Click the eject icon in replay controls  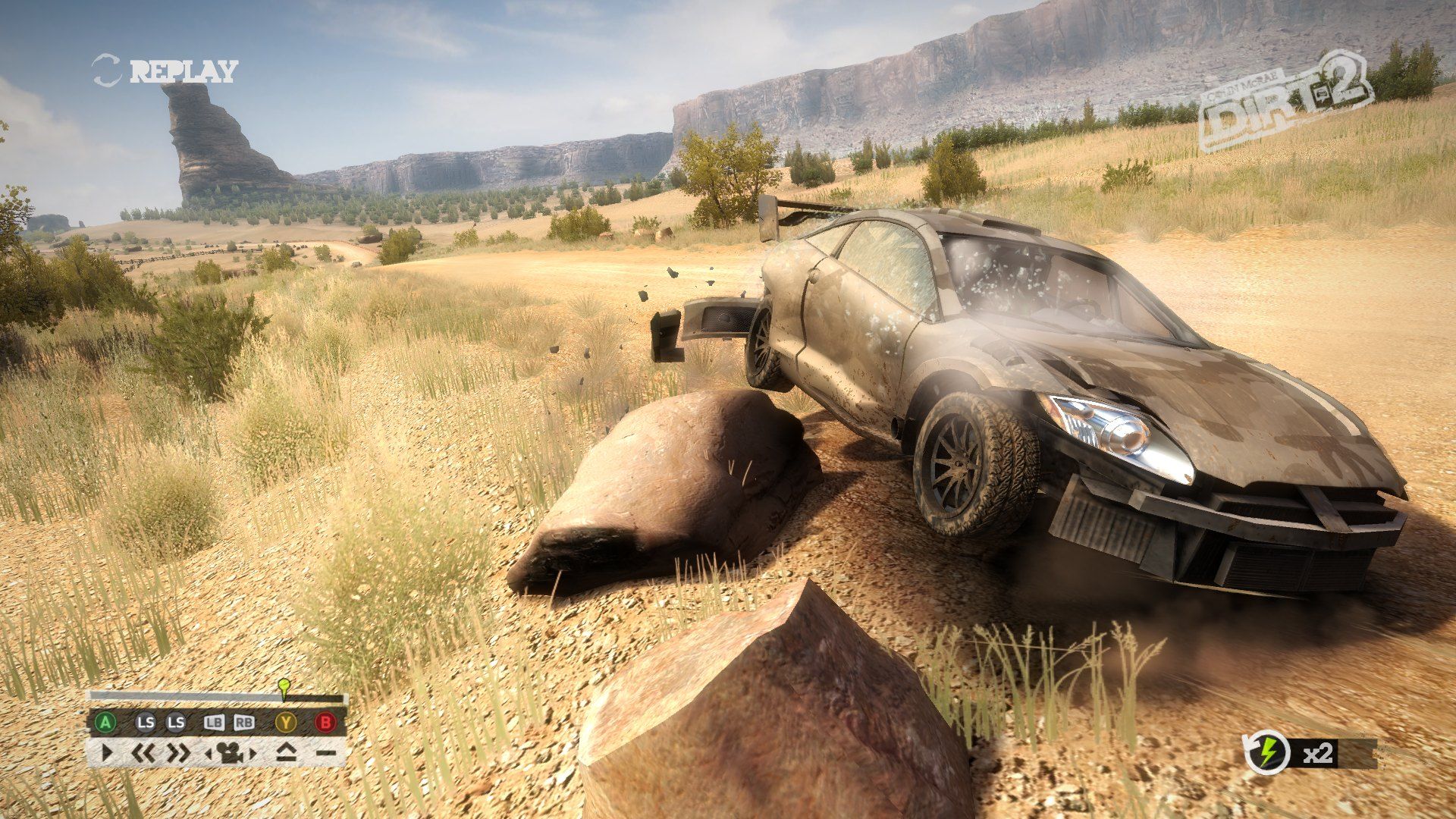(x=286, y=752)
